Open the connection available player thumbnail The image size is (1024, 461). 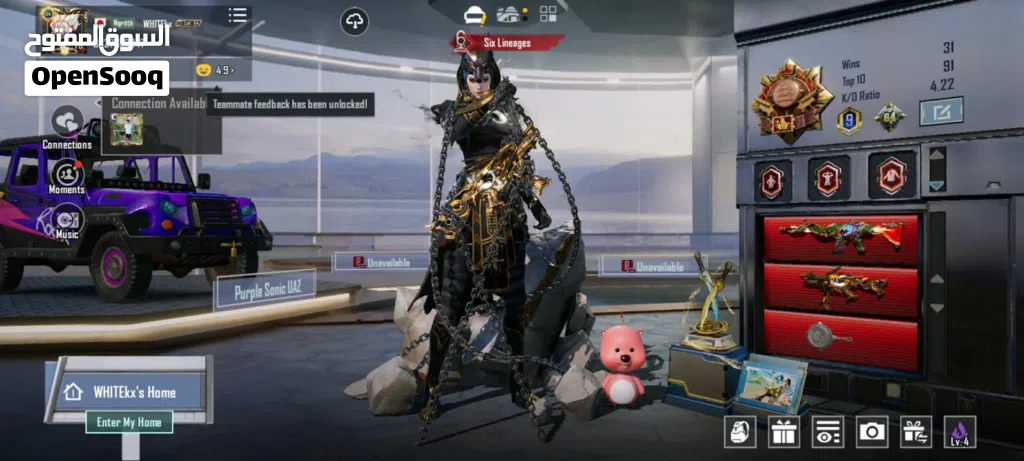pos(127,129)
